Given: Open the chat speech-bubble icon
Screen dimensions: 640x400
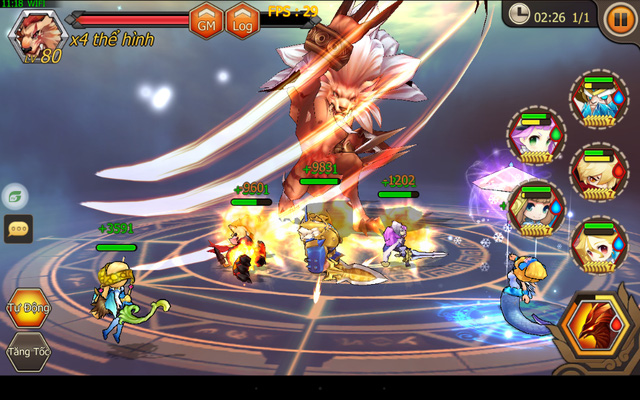Looking at the screenshot, I should click(17, 229).
